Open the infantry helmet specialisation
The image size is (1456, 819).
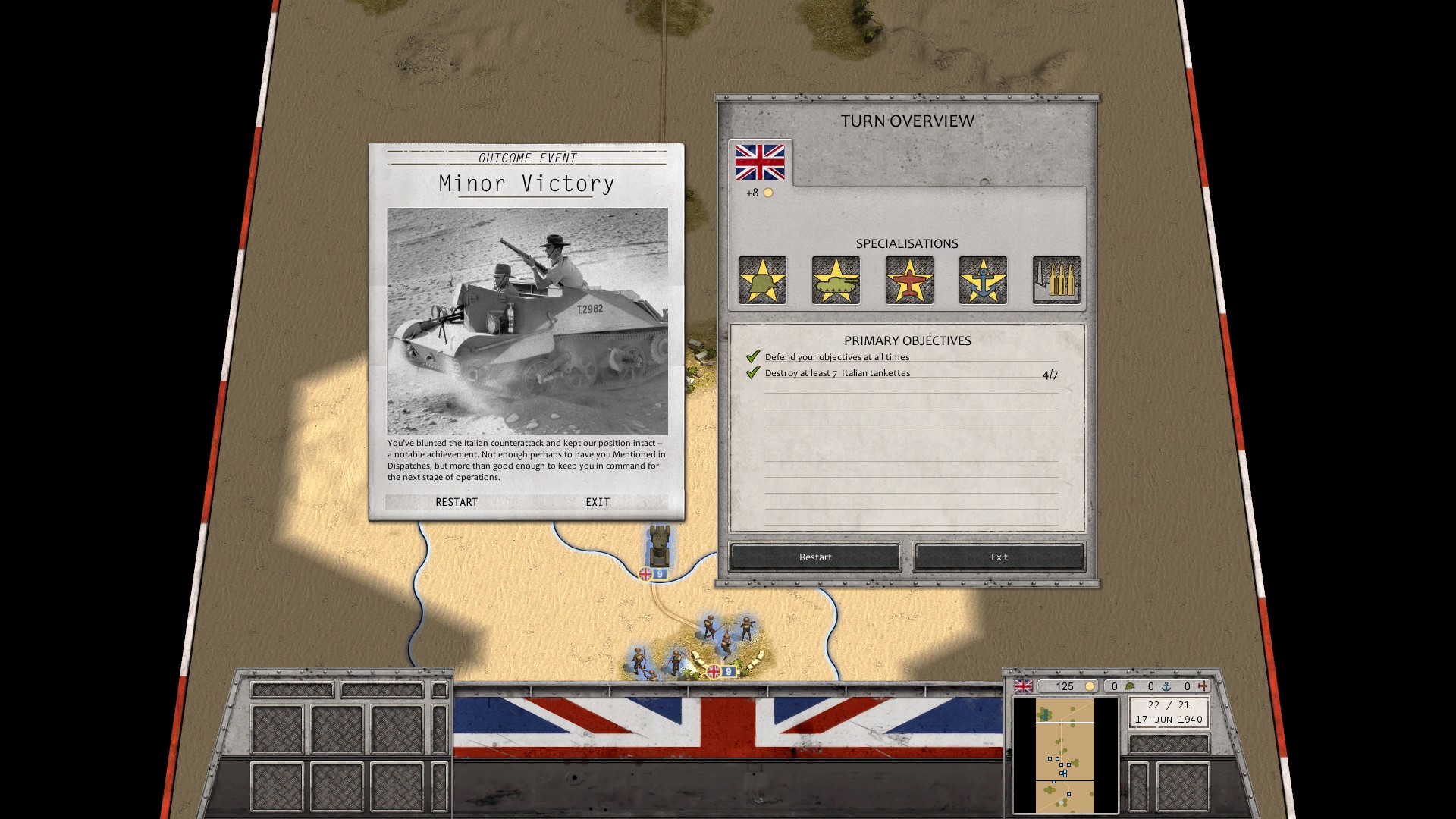click(x=762, y=281)
